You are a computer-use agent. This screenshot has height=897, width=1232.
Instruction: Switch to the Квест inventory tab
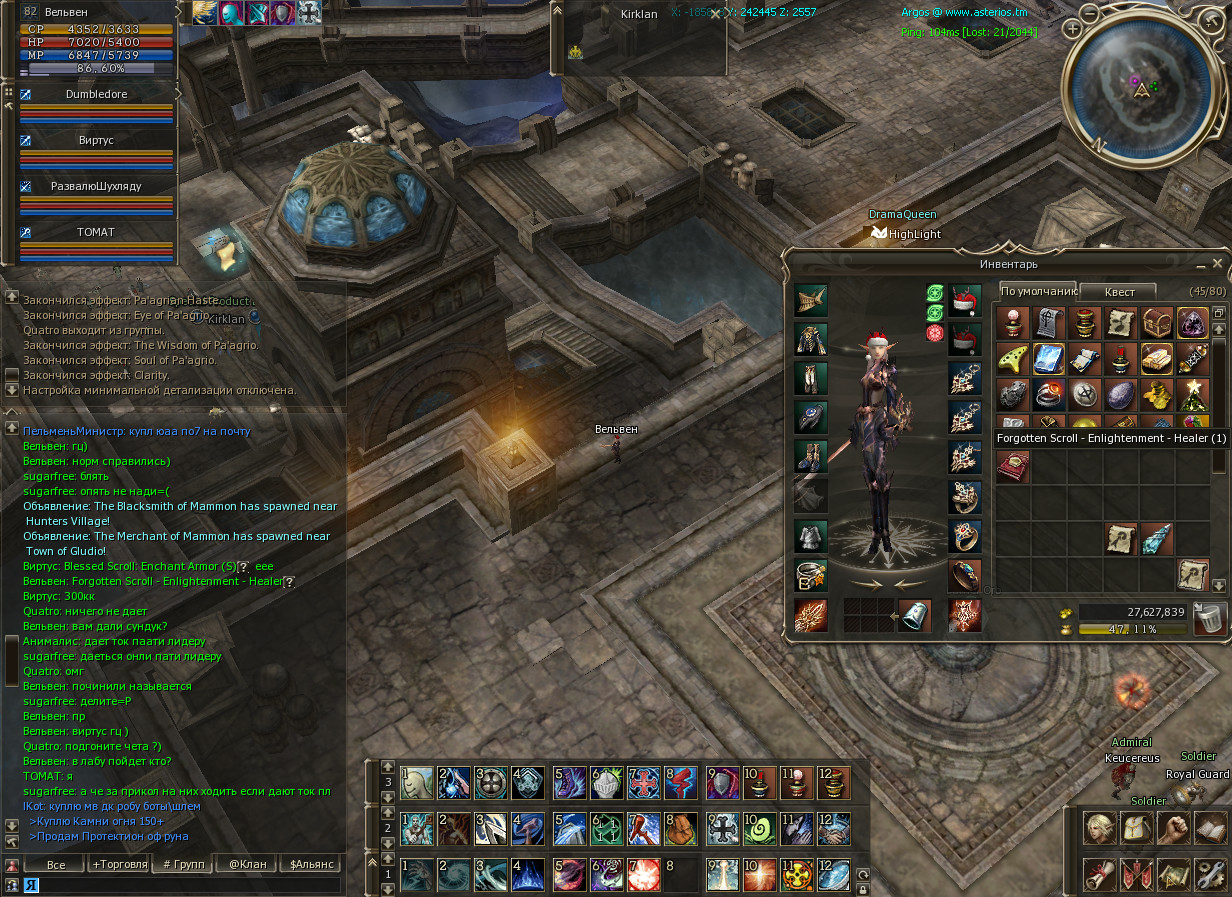click(1119, 292)
